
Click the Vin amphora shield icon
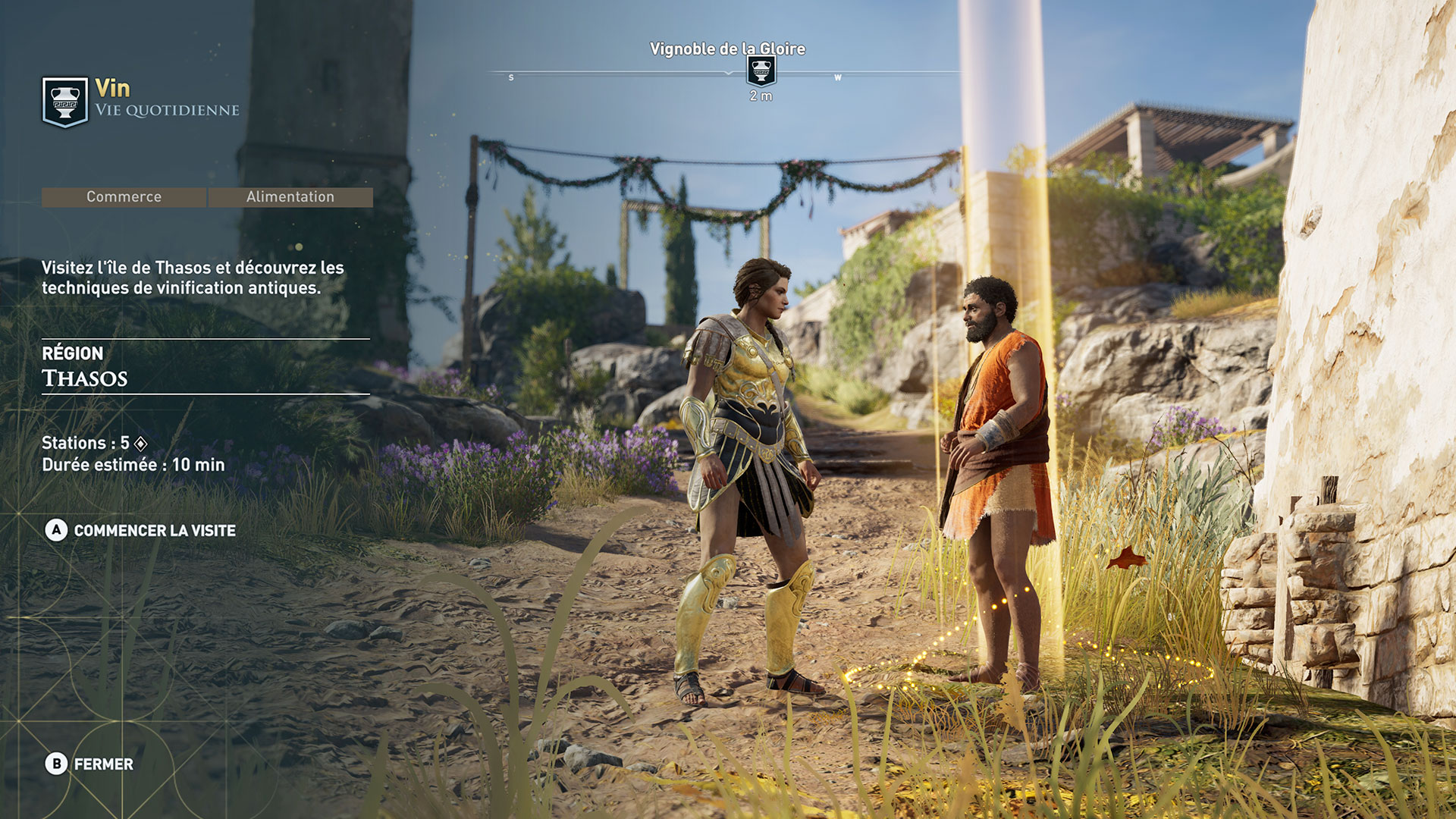tap(65, 102)
